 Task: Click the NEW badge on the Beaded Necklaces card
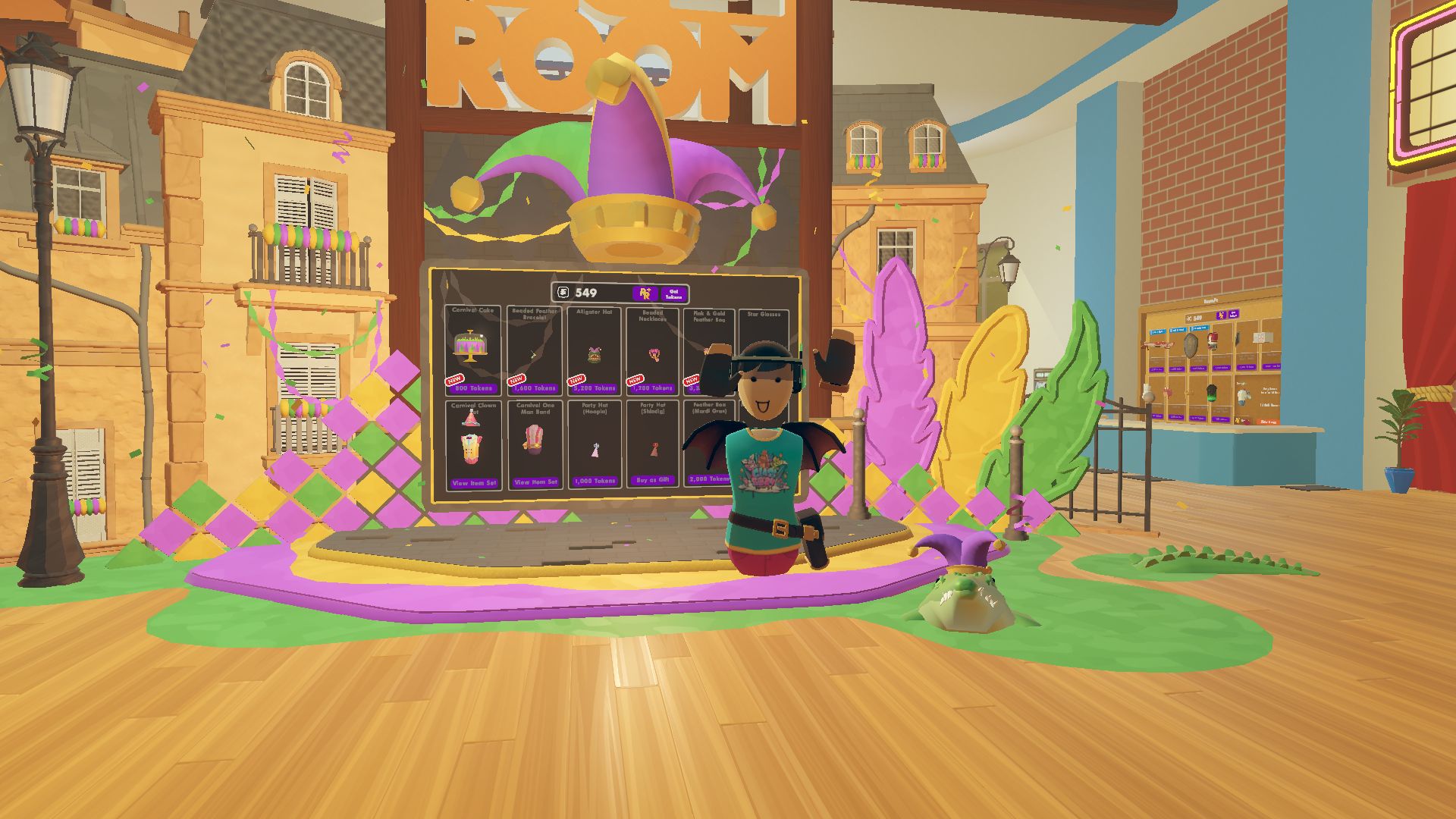(x=635, y=381)
